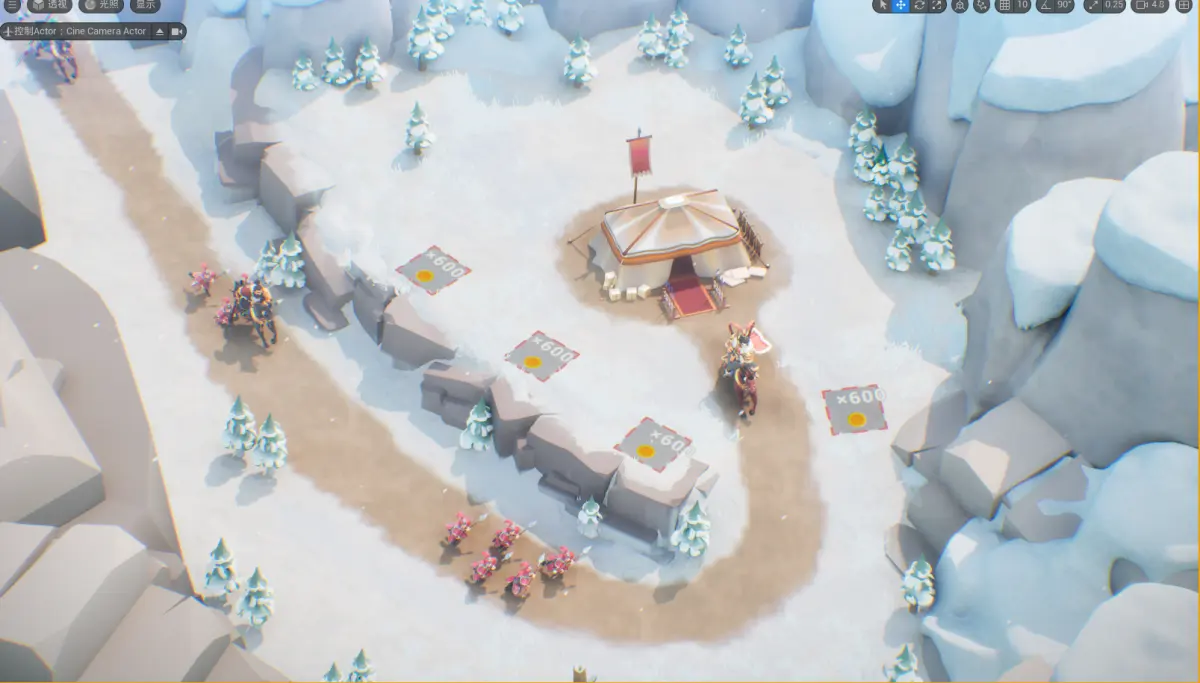1200x683 pixels.
Task: Eject from the Cine Camera Actor
Action: [x=159, y=32]
